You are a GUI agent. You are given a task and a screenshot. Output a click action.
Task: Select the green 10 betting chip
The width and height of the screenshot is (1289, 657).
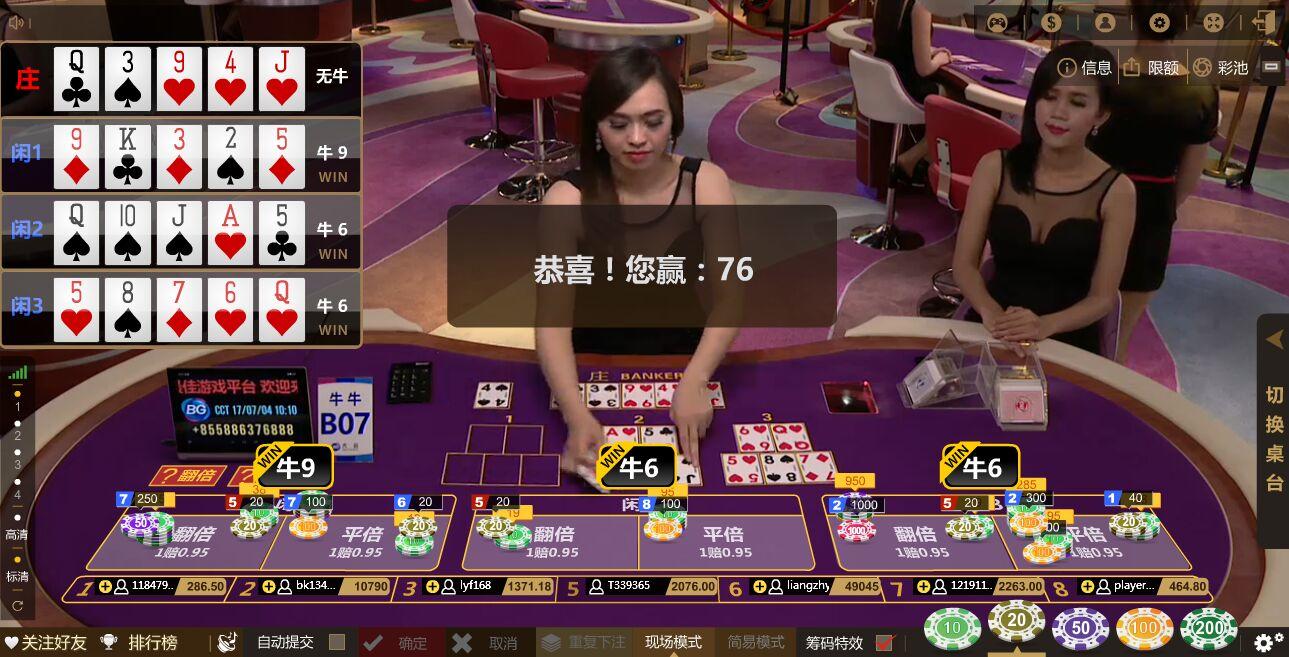click(952, 628)
